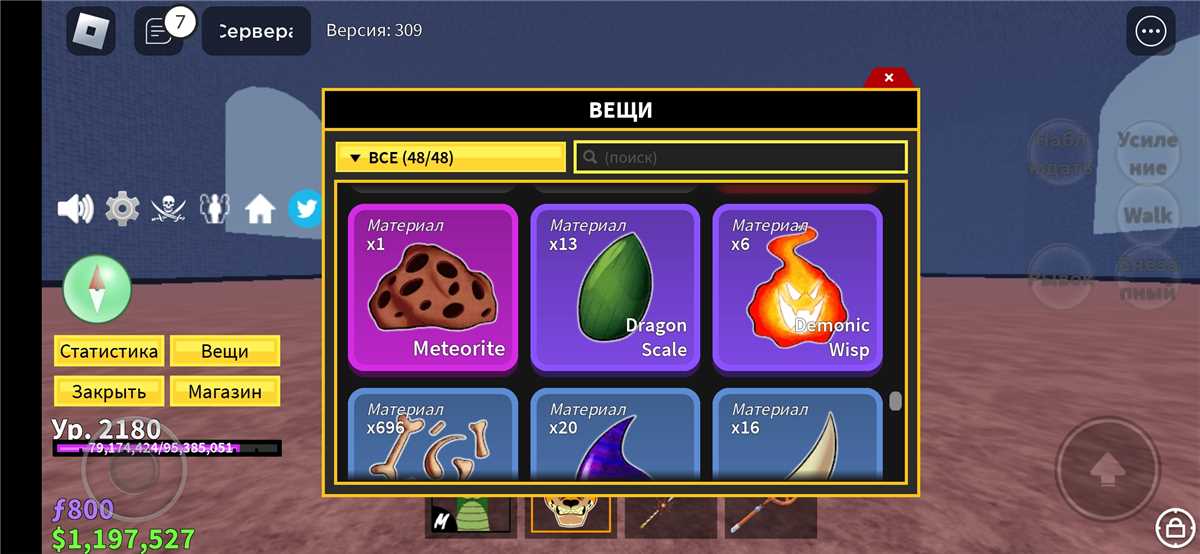This screenshot has width=1200, height=554.
Task: Choose the Demonic Wisp material slot
Action: point(797,288)
